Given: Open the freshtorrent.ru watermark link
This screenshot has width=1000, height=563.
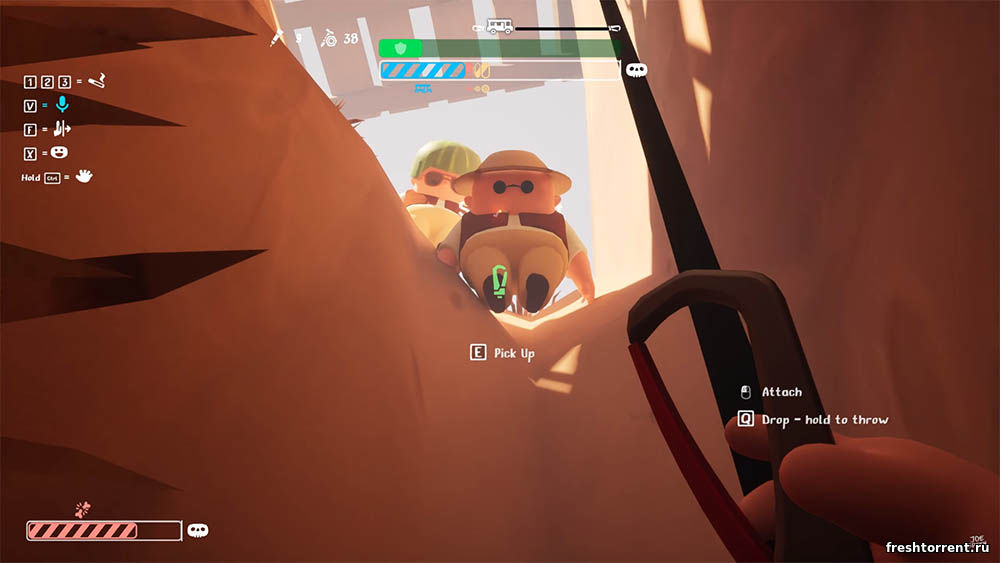Looking at the screenshot, I should 938,548.
